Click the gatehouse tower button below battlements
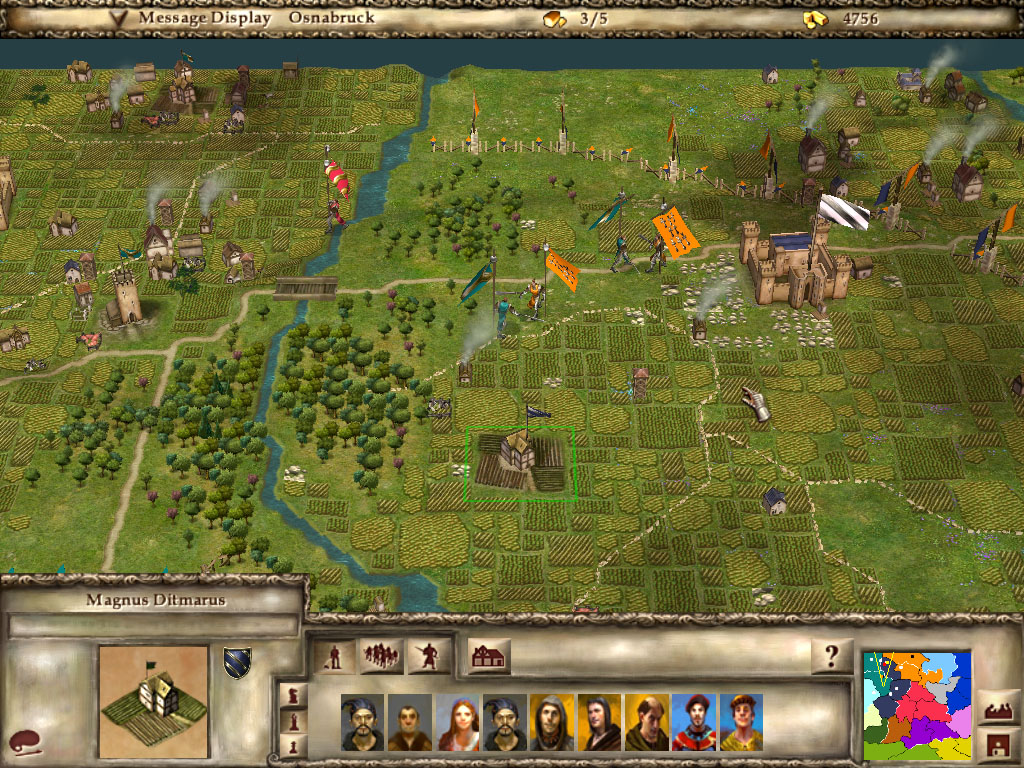 click(x=998, y=744)
